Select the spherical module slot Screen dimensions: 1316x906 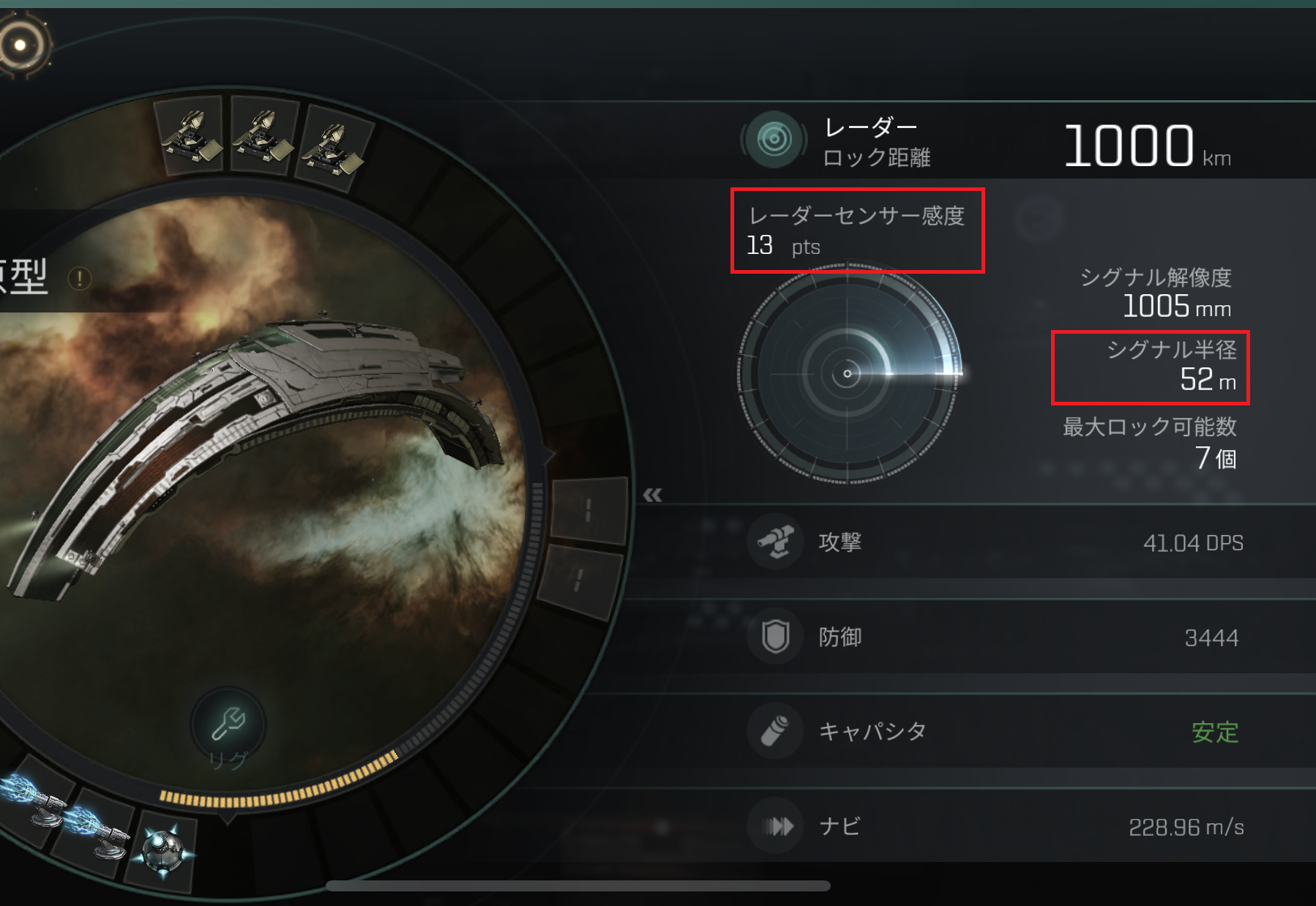click(x=164, y=851)
